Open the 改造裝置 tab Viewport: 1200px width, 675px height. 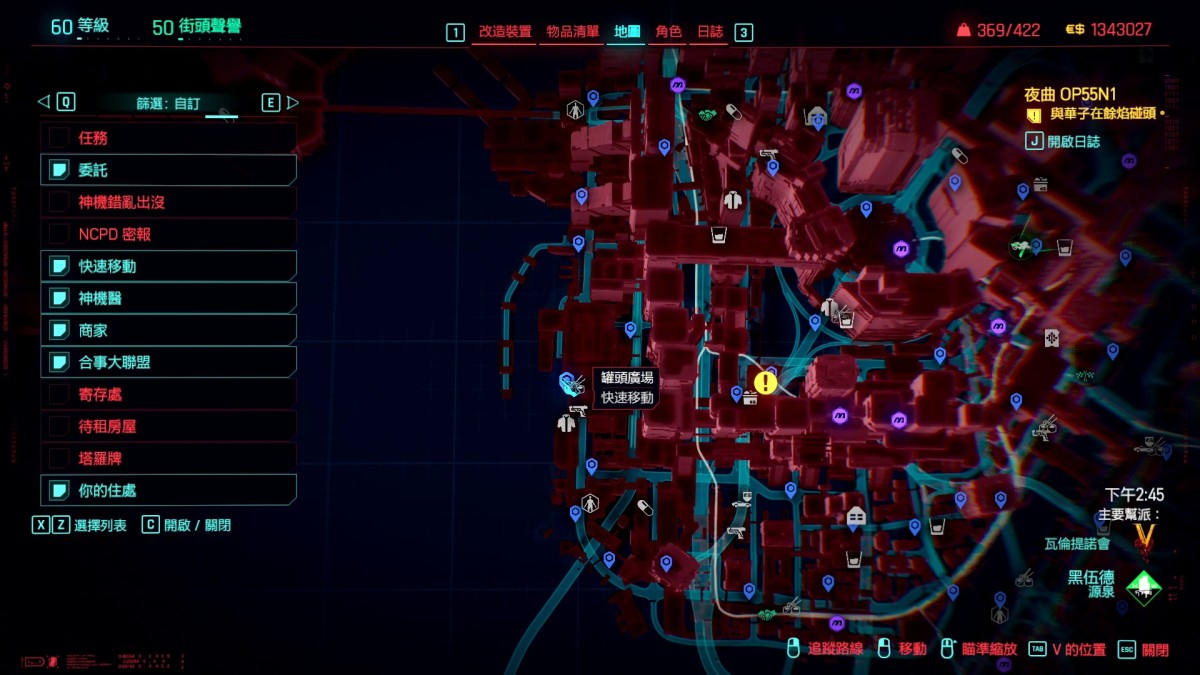[x=505, y=32]
